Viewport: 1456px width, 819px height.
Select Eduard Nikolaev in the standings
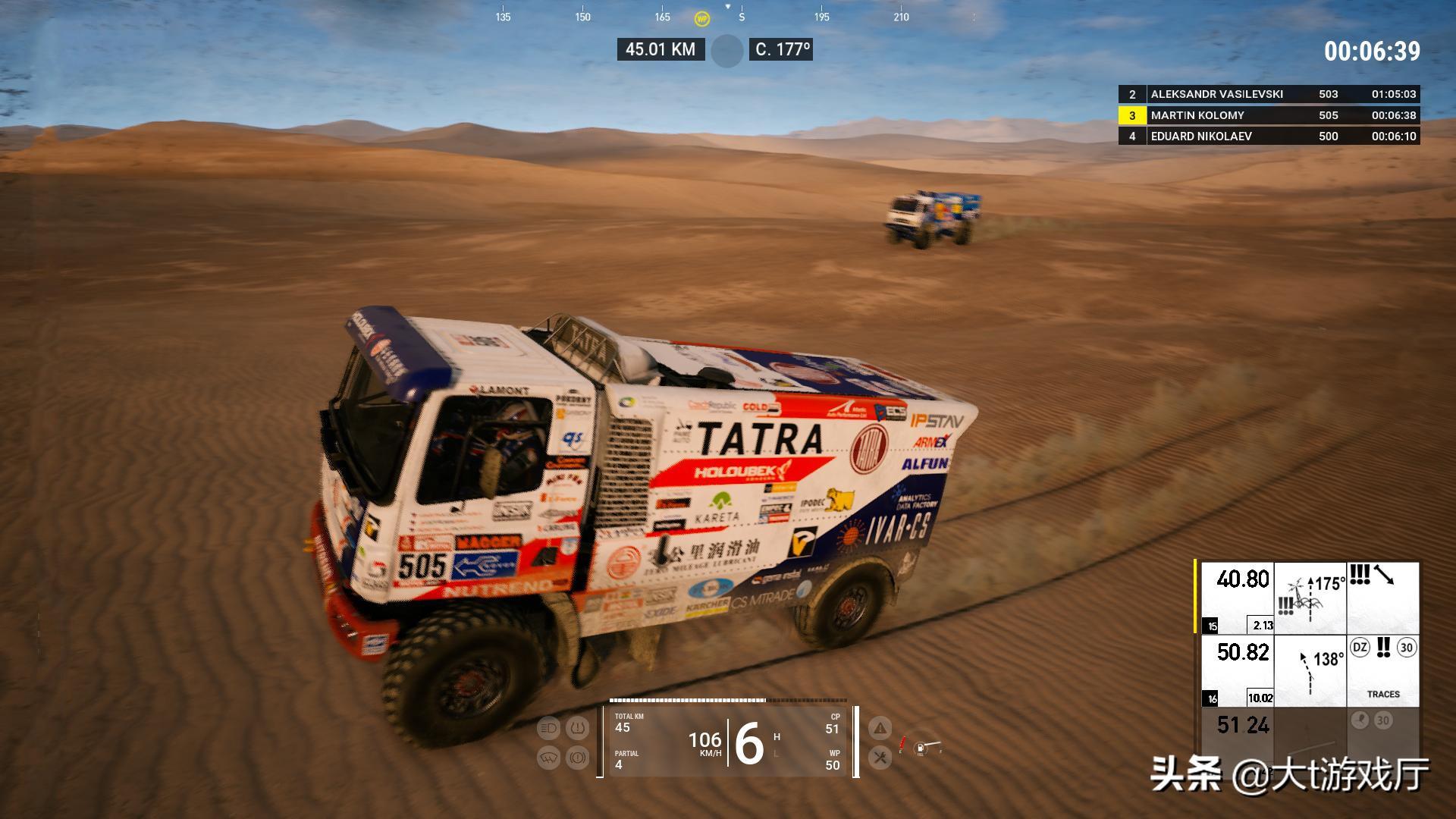tap(1269, 136)
